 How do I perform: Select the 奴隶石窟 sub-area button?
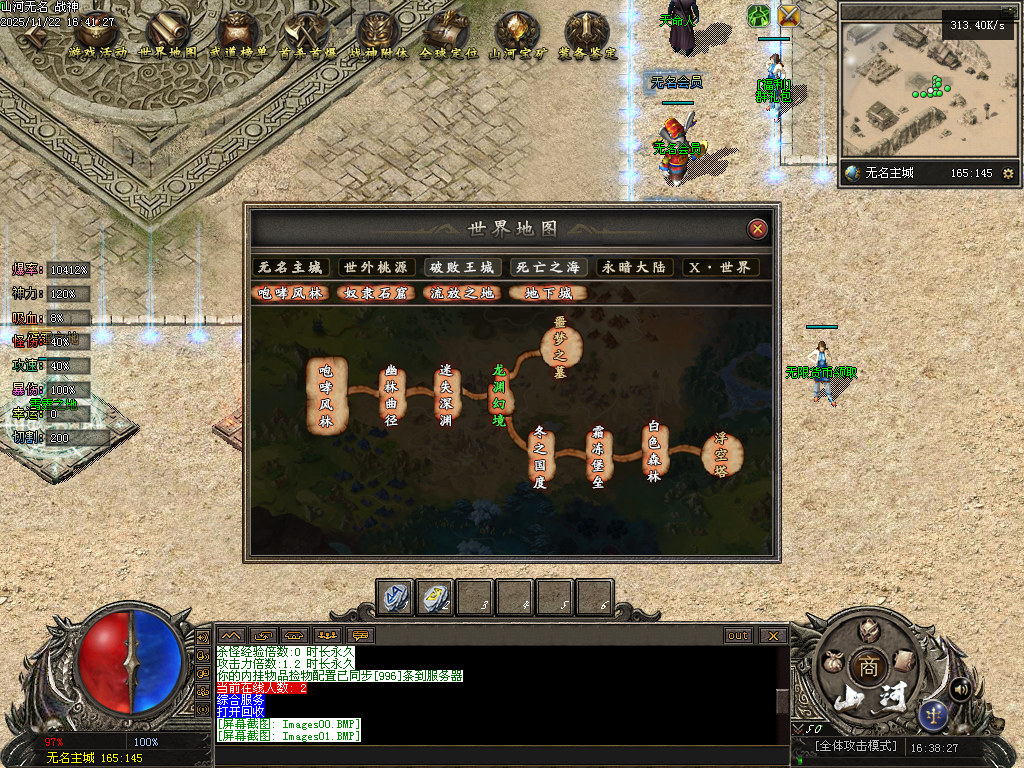[x=375, y=293]
